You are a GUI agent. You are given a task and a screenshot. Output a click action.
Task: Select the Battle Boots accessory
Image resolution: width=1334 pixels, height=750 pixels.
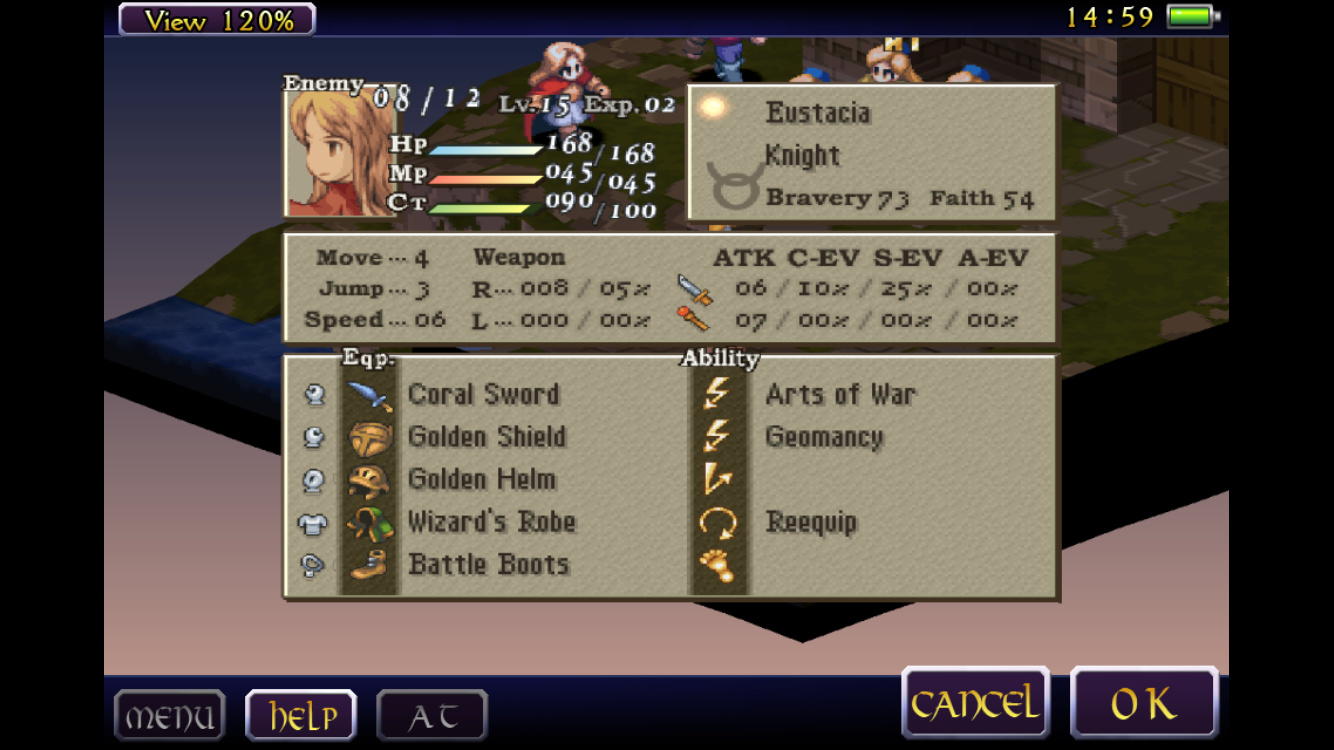pyautogui.click(x=488, y=564)
